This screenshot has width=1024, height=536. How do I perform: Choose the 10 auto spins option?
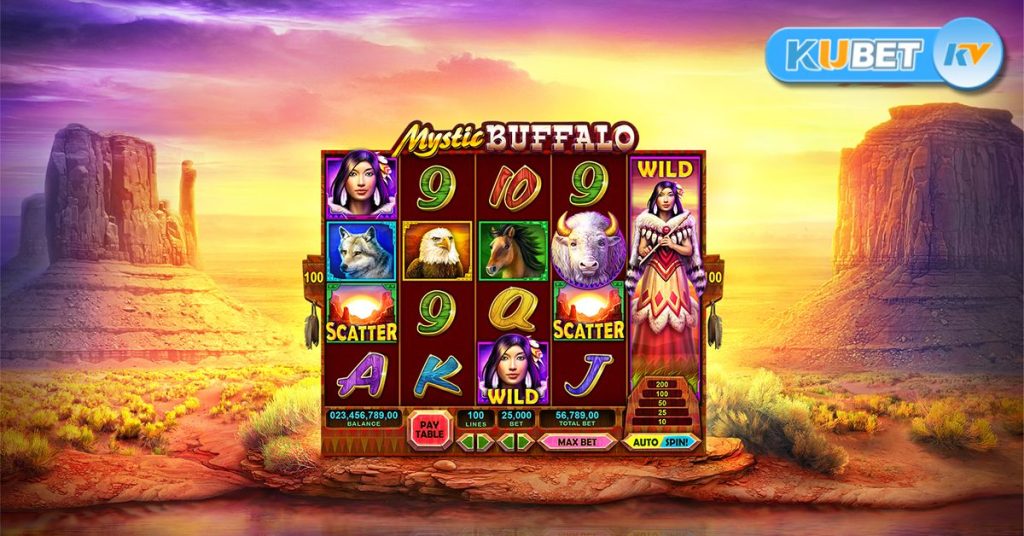click(661, 421)
